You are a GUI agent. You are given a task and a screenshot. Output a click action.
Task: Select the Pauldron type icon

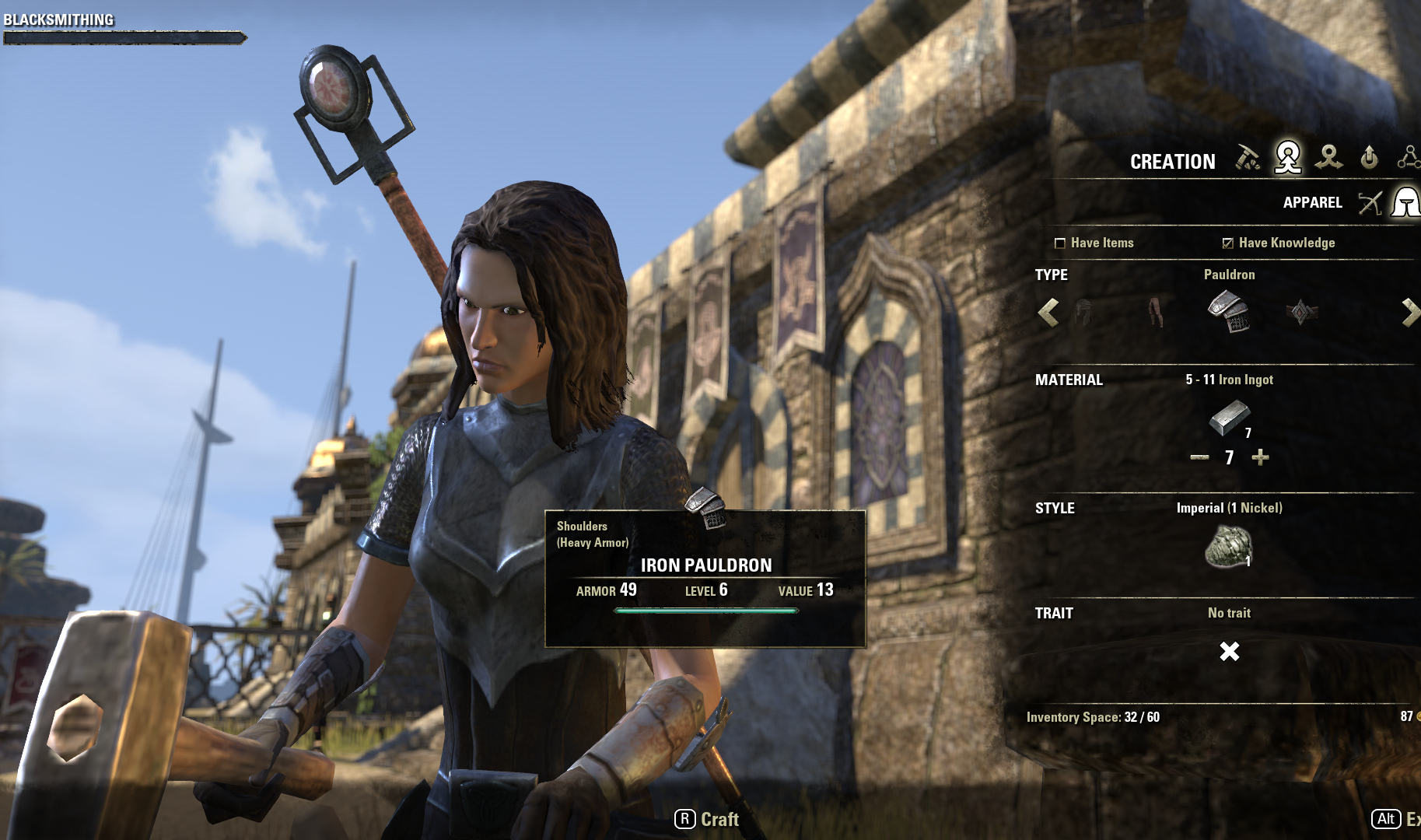1229,313
